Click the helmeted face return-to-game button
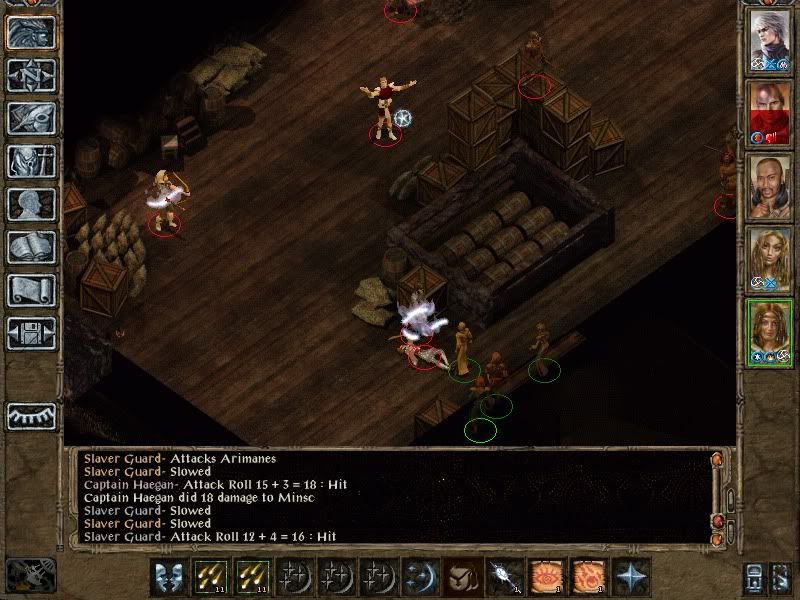The height and width of the screenshot is (600, 800). click(31, 32)
